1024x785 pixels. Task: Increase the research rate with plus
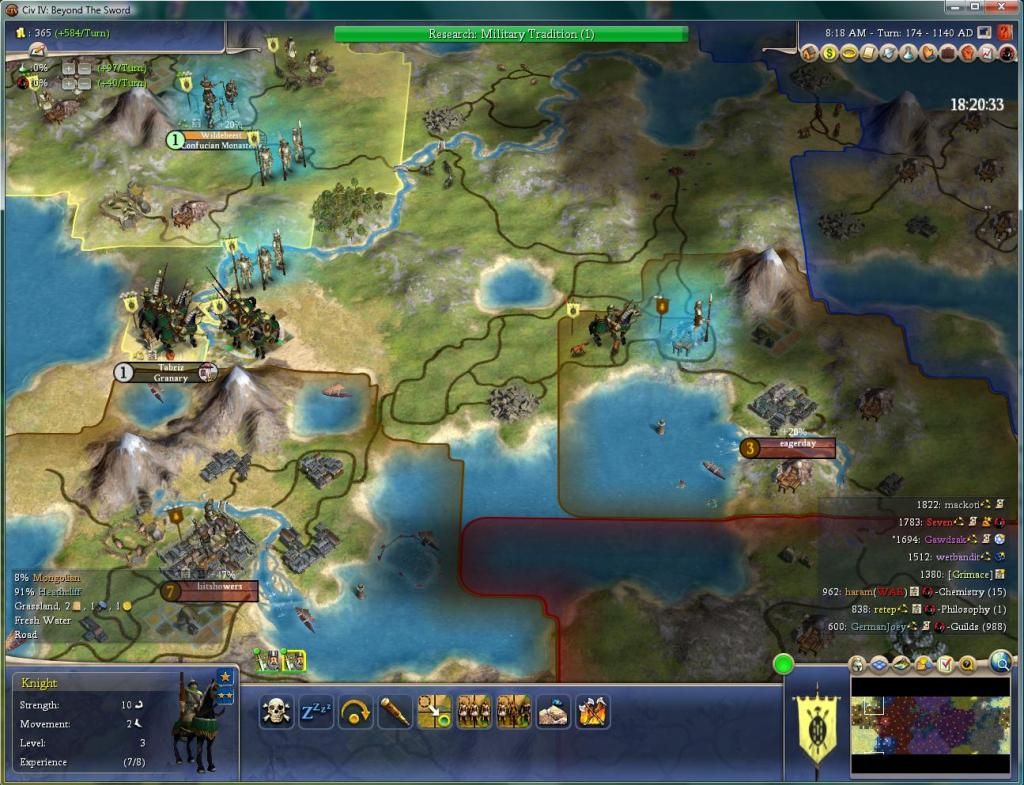click(x=70, y=67)
